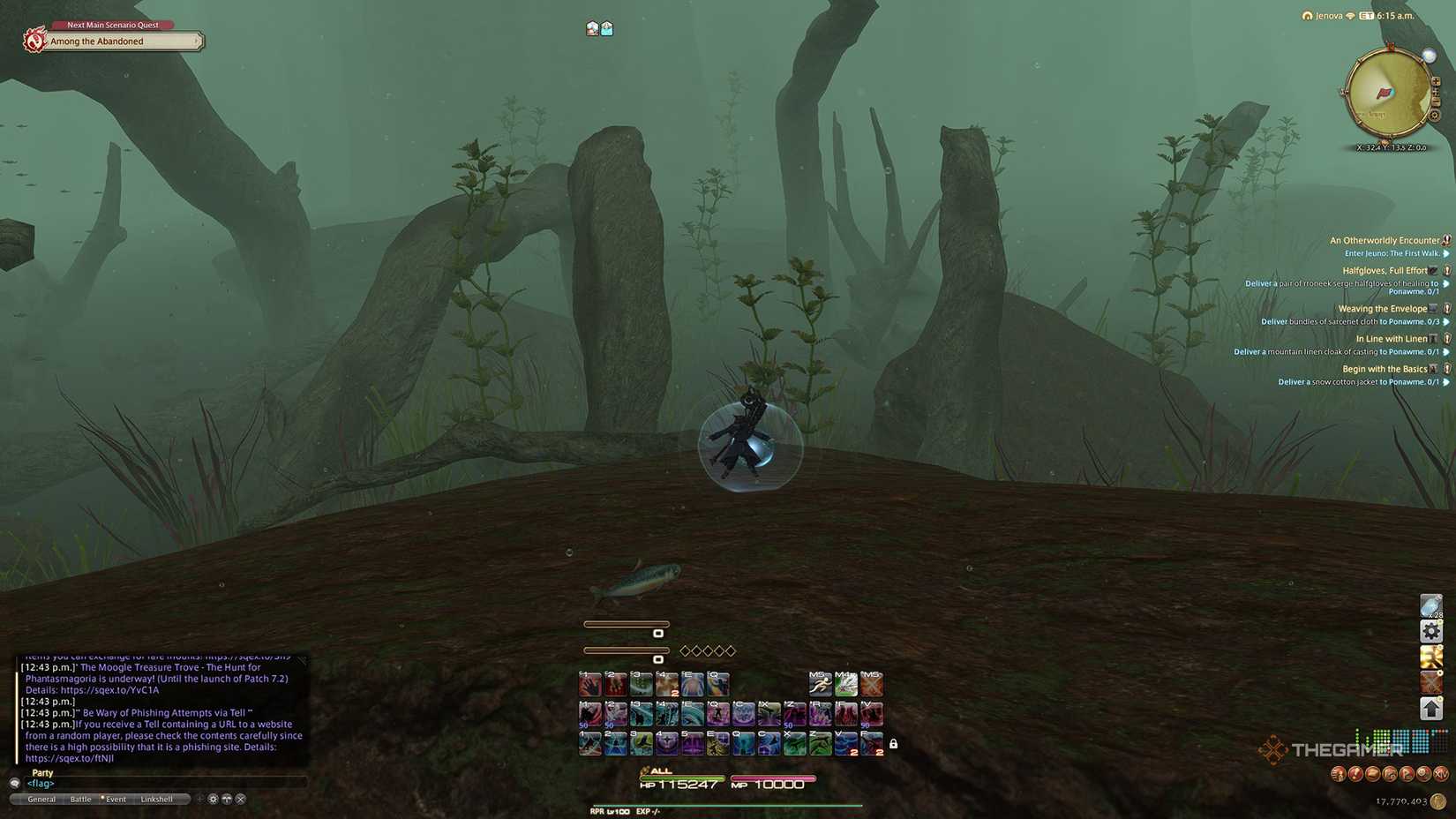Use the hotbar action bound to M5
Viewport: 1456px width, 819px height.
tap(870, 684)
